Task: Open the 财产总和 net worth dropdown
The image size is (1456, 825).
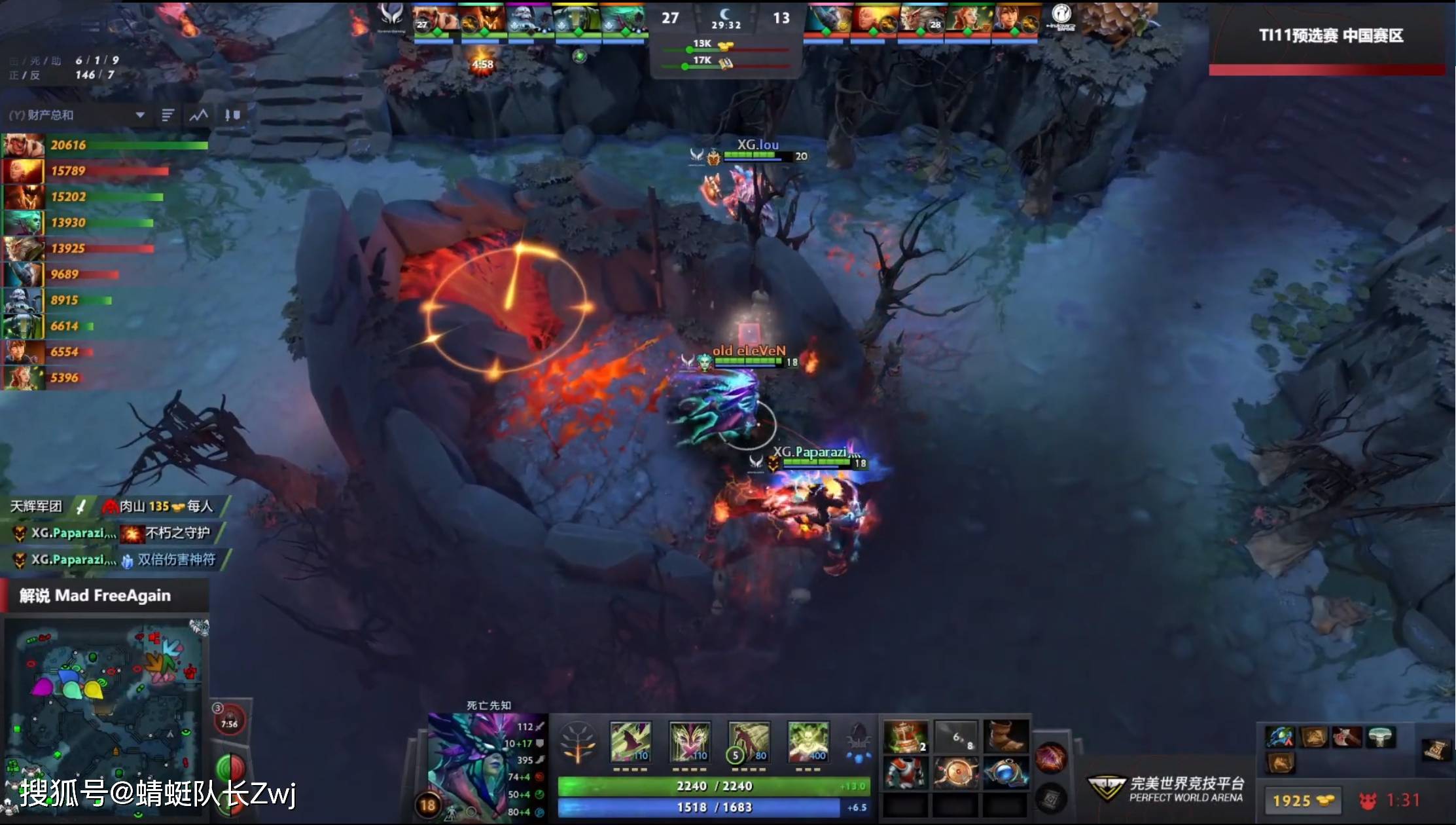Action: (x=139, y=115)
